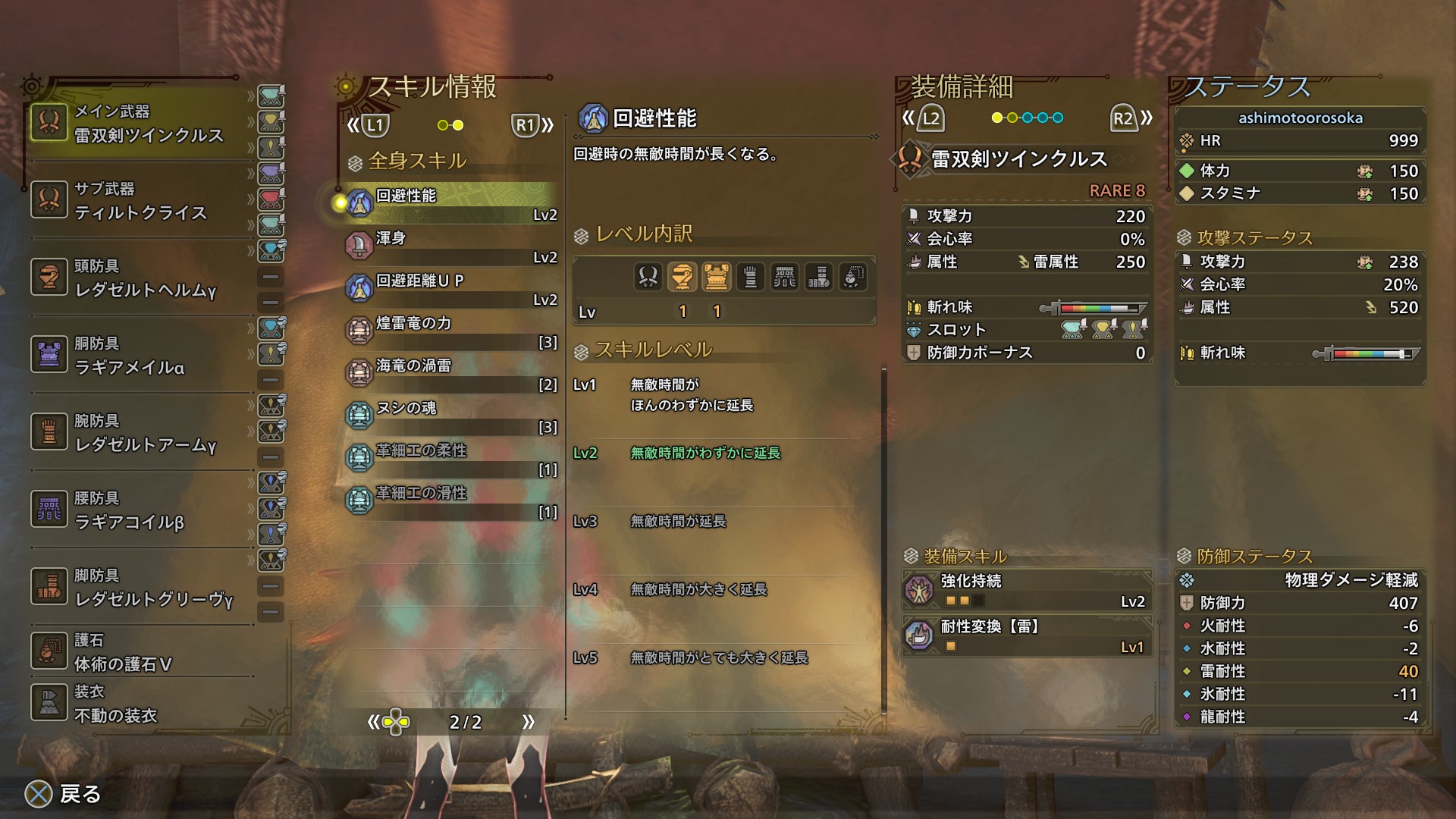Screen dimensions: 1456x819
Task: Select the ヌシの魂 group skill
Action: (x=451, y=416)
